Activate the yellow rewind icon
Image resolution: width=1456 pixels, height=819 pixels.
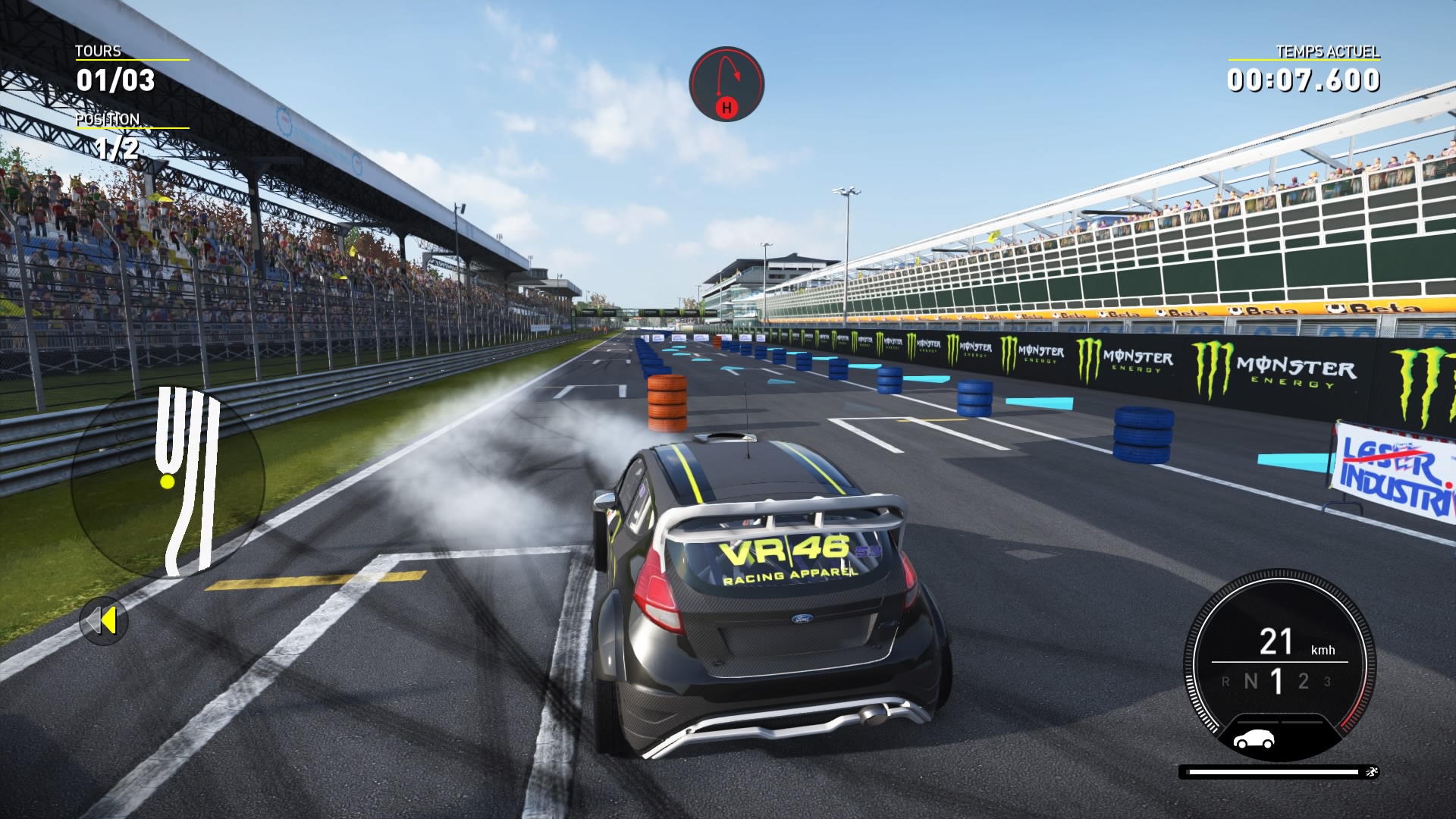[x=104, y=621]
